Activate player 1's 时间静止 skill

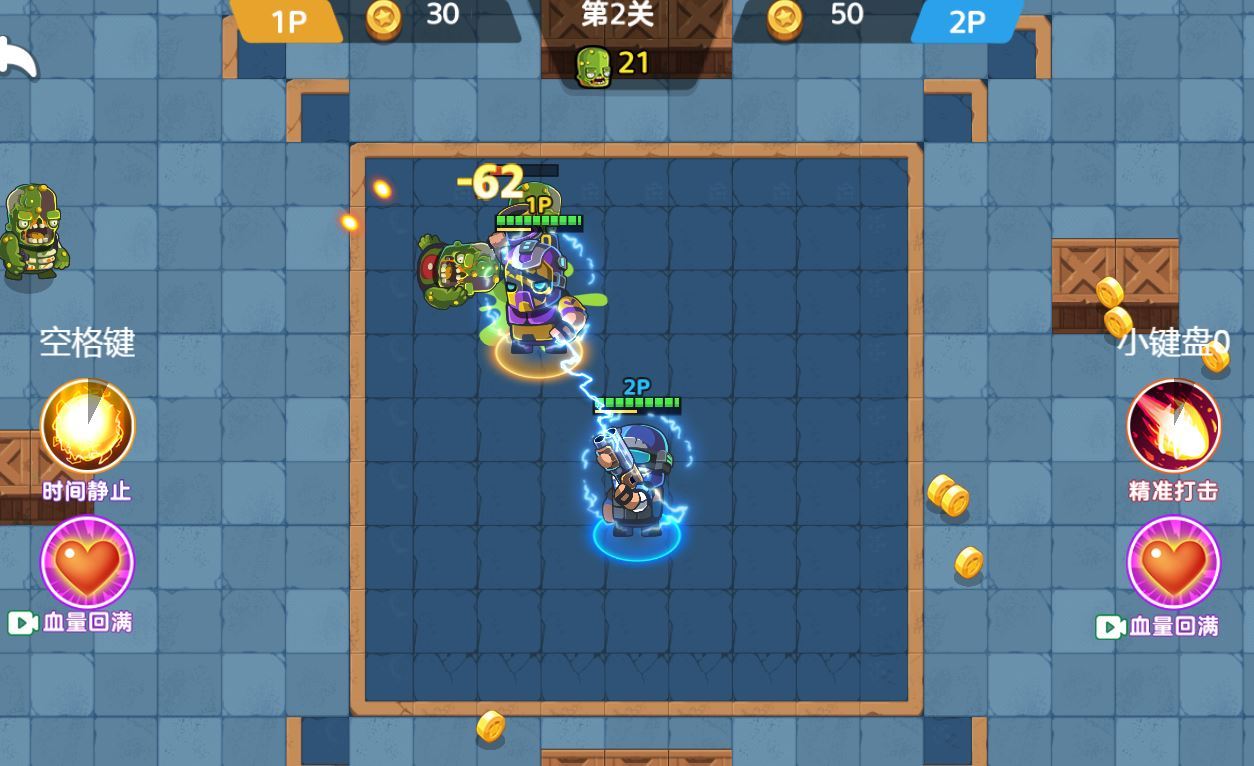tap(87, 426)
